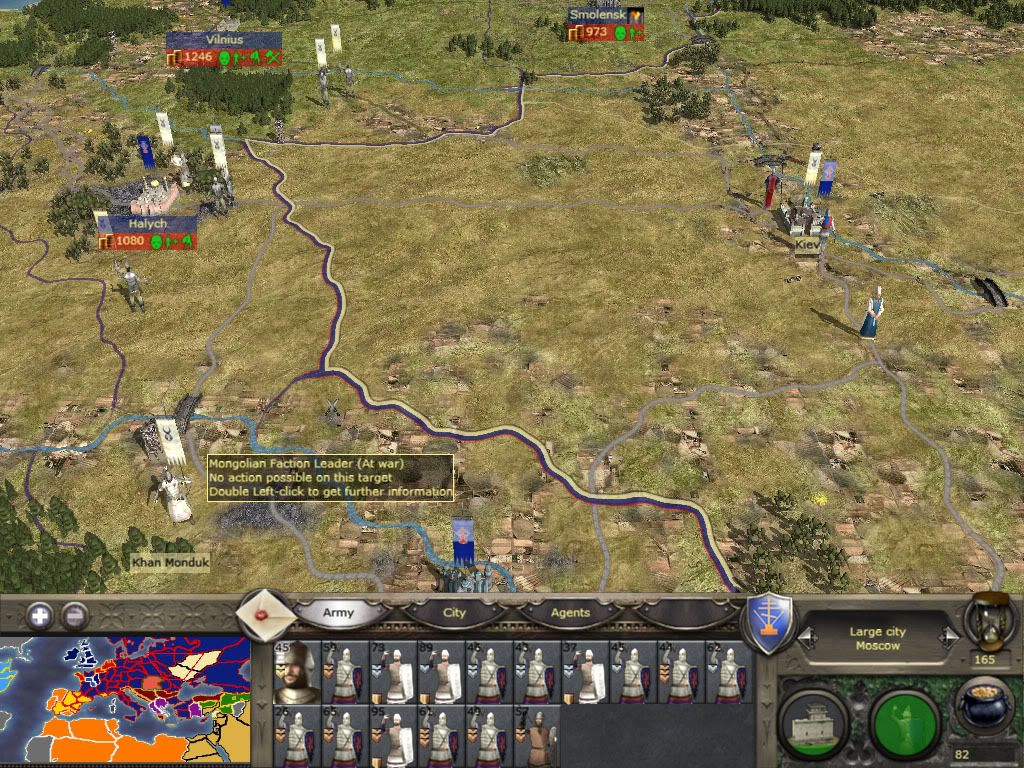1024x768 pixels.
Task: Select the last brown-clad unit card
Action: coord(536,737)
